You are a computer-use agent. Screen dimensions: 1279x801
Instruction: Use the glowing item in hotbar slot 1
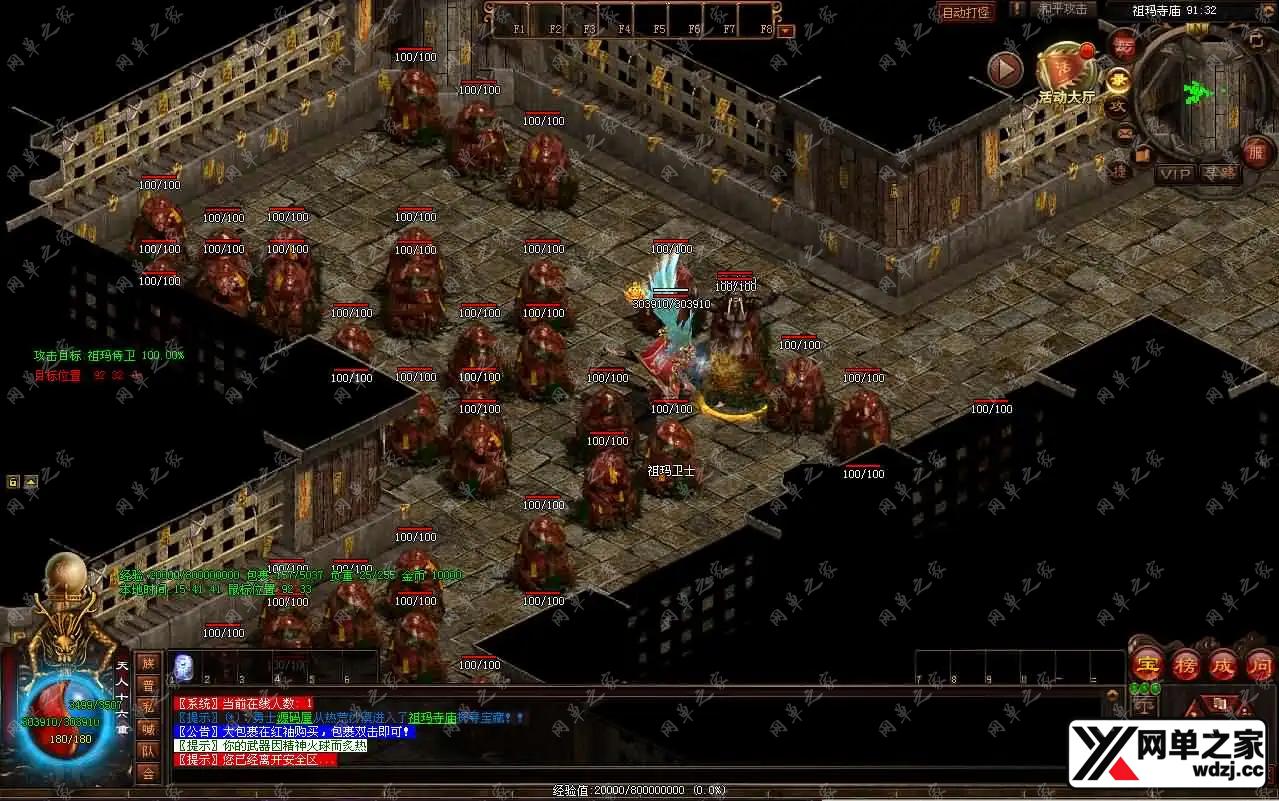(184, 665)
